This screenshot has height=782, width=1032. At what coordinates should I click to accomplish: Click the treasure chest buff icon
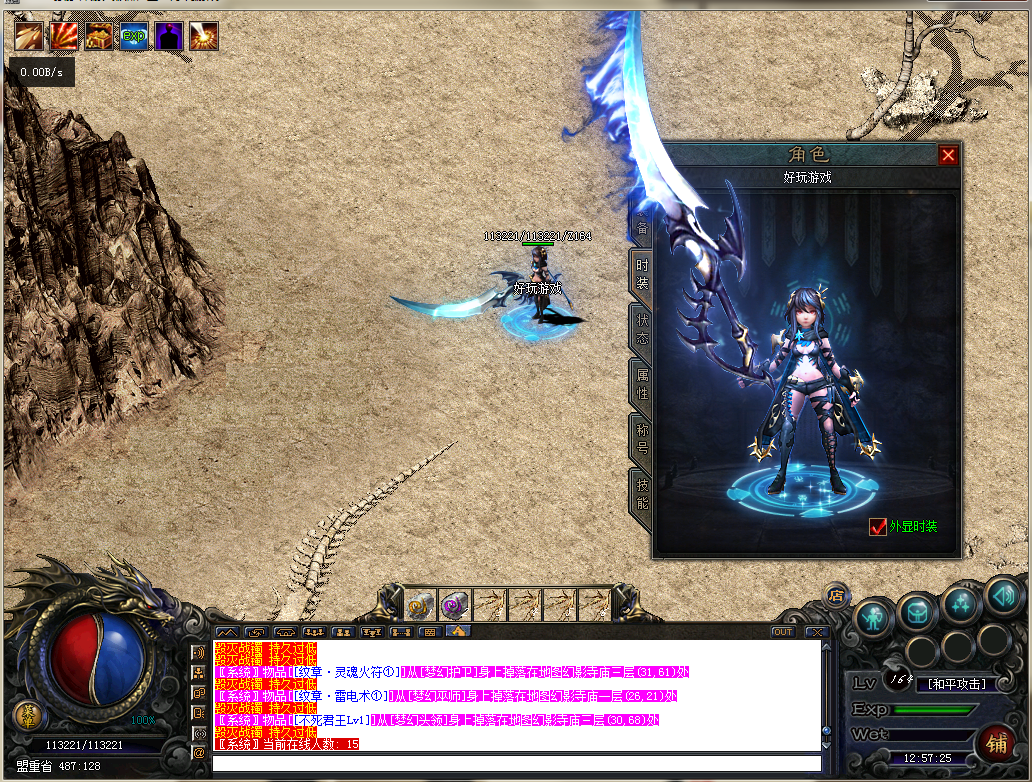click(98, 36)
